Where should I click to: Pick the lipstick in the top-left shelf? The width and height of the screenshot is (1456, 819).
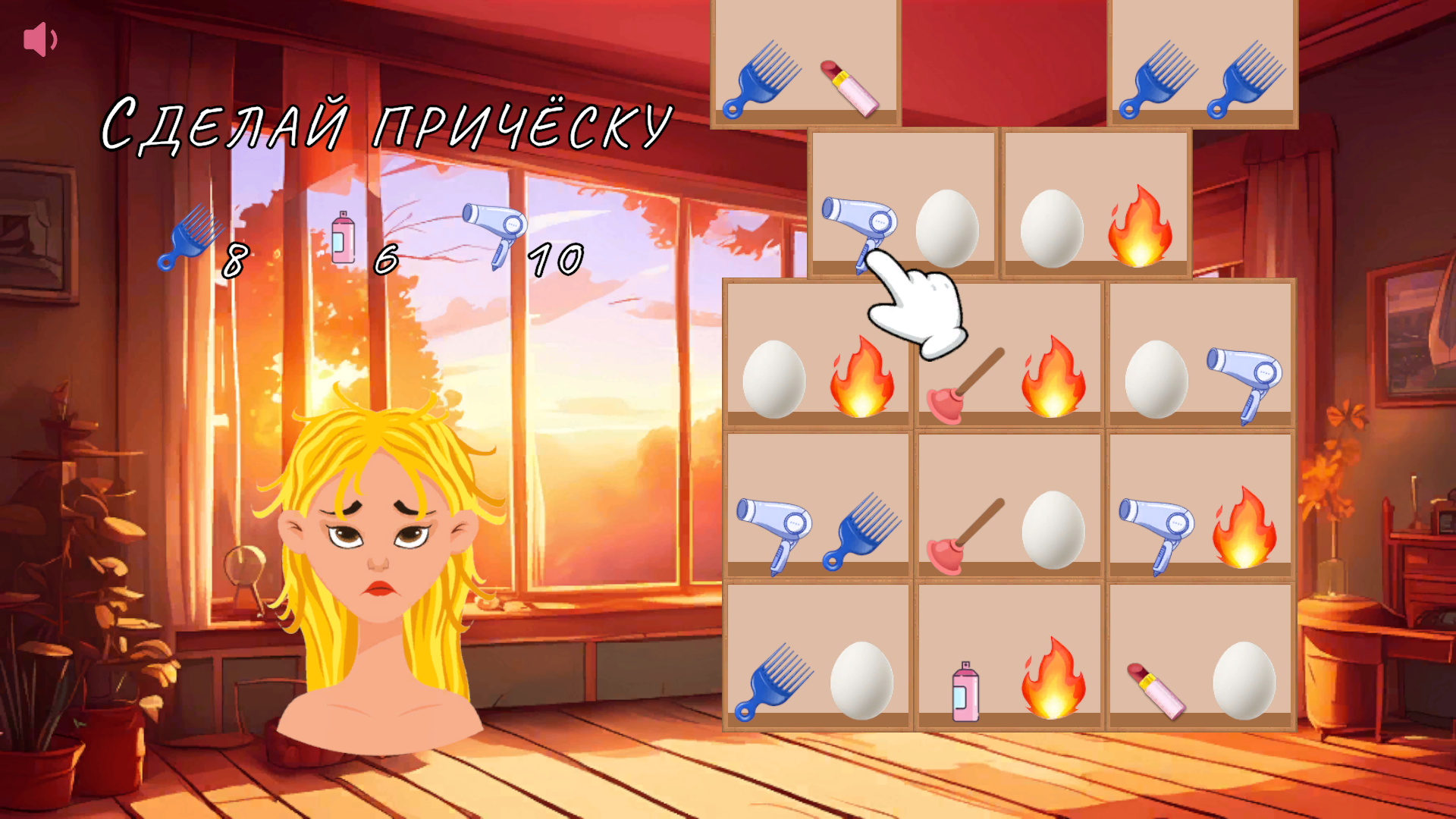click(851, 87)
